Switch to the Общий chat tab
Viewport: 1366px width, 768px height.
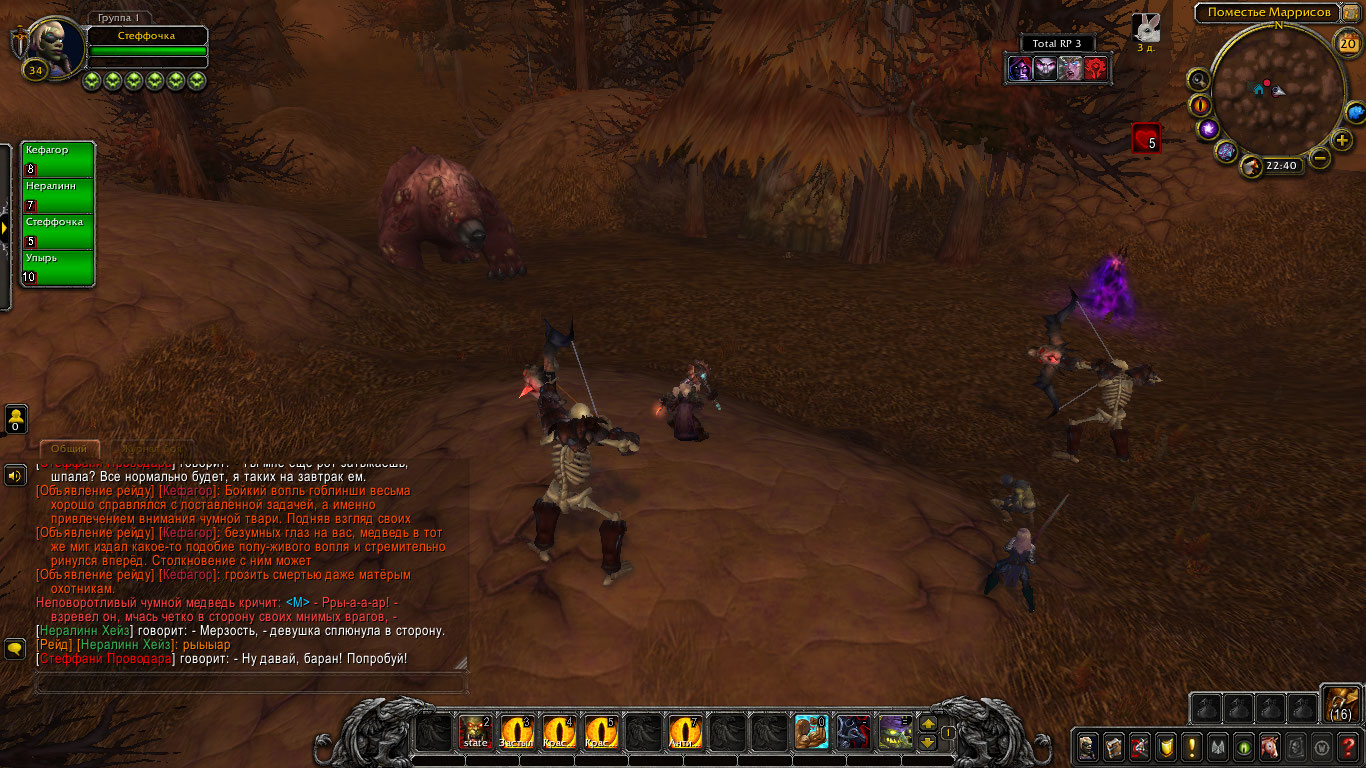click(x=69, y=449)
